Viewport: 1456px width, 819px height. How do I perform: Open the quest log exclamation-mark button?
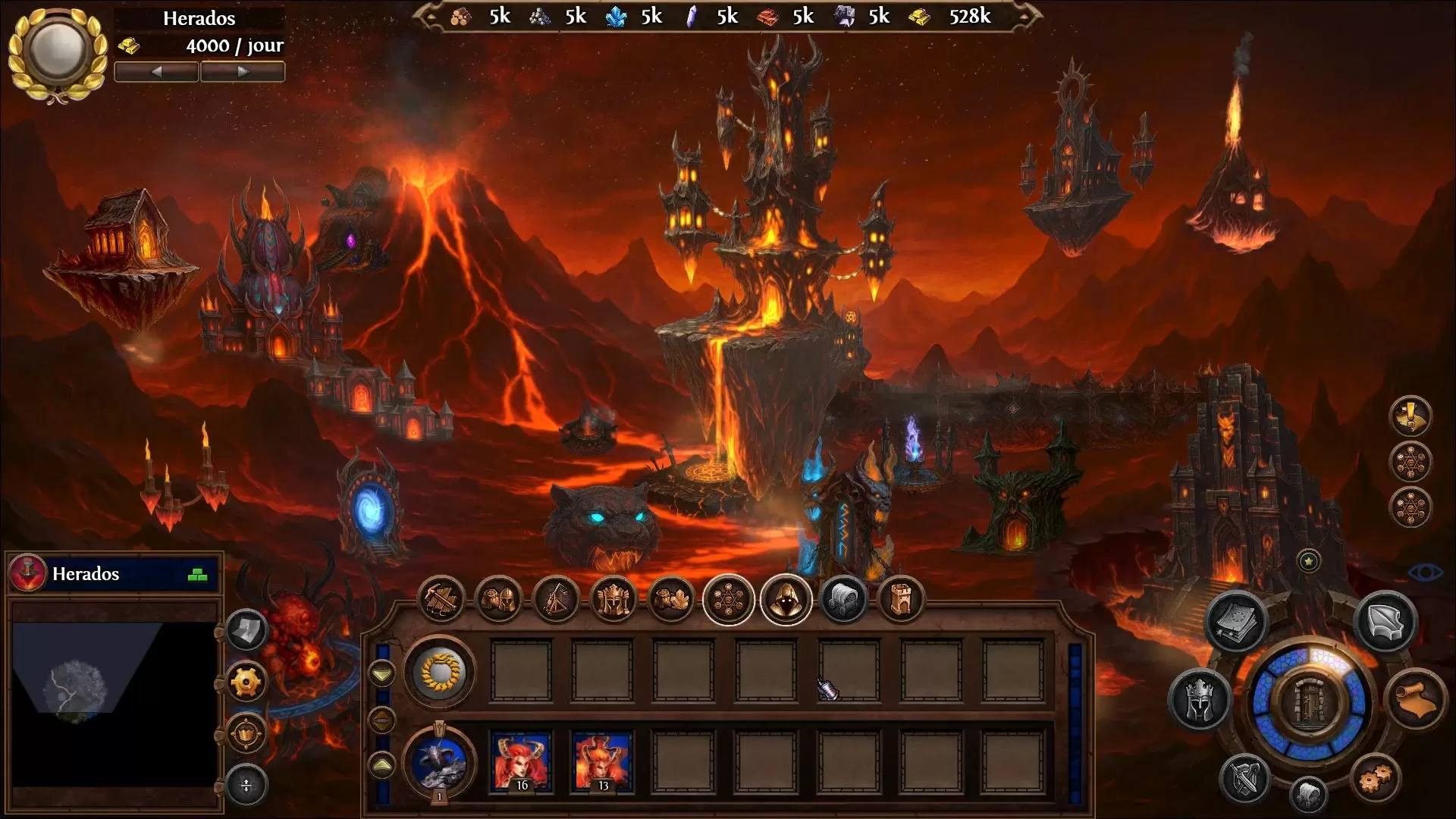[x=1410, y=416]
